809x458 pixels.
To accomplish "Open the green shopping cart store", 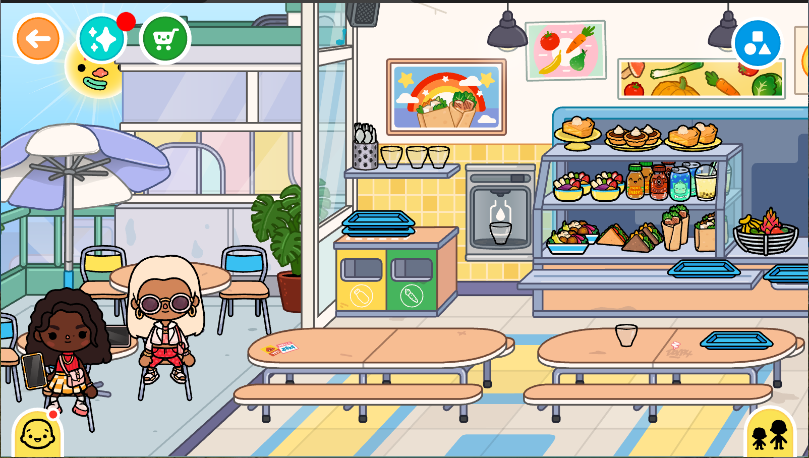I will [x=165, y=39].
